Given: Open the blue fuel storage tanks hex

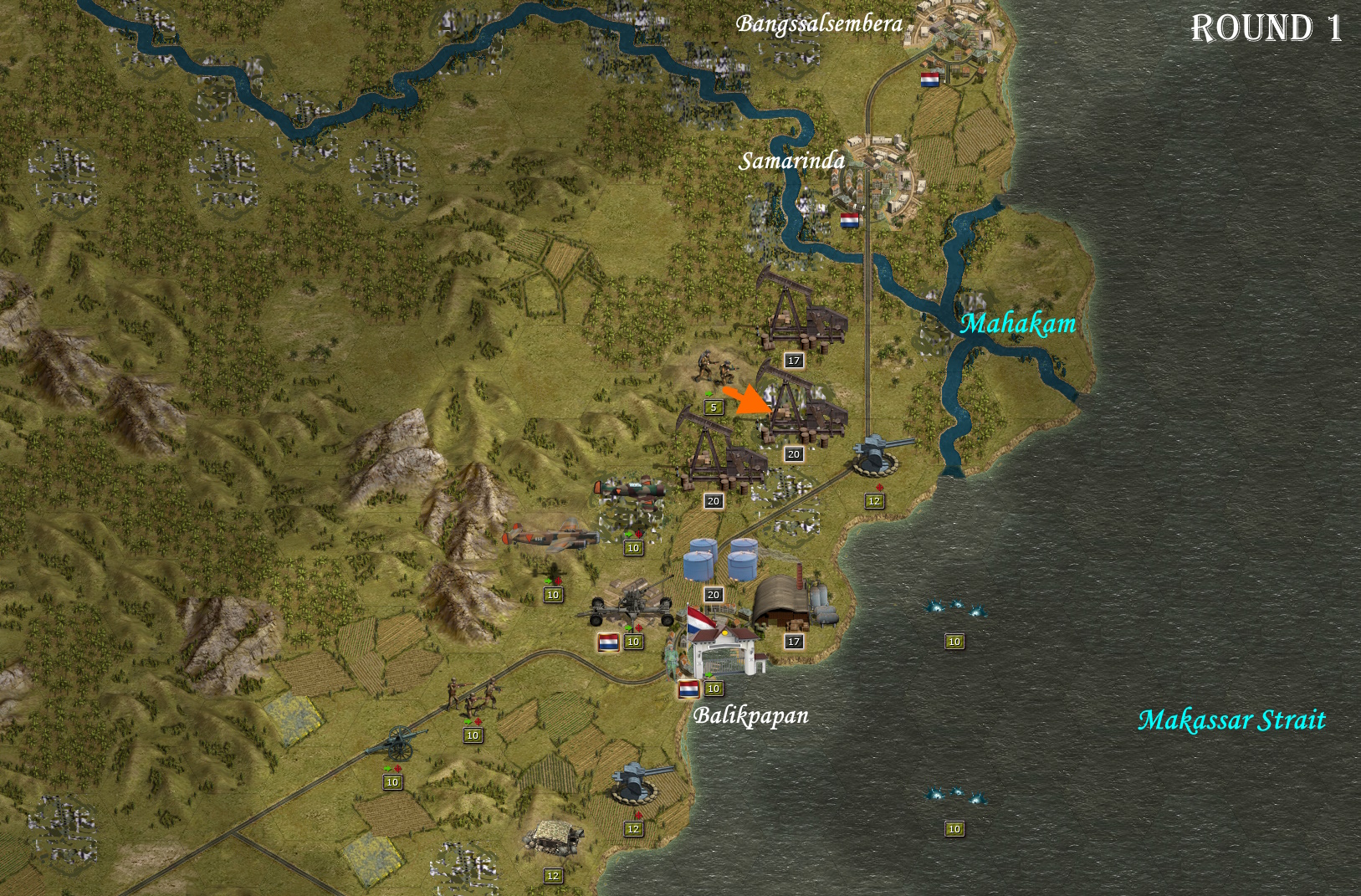Looking at the screenshot, I should tap(719, 559).
